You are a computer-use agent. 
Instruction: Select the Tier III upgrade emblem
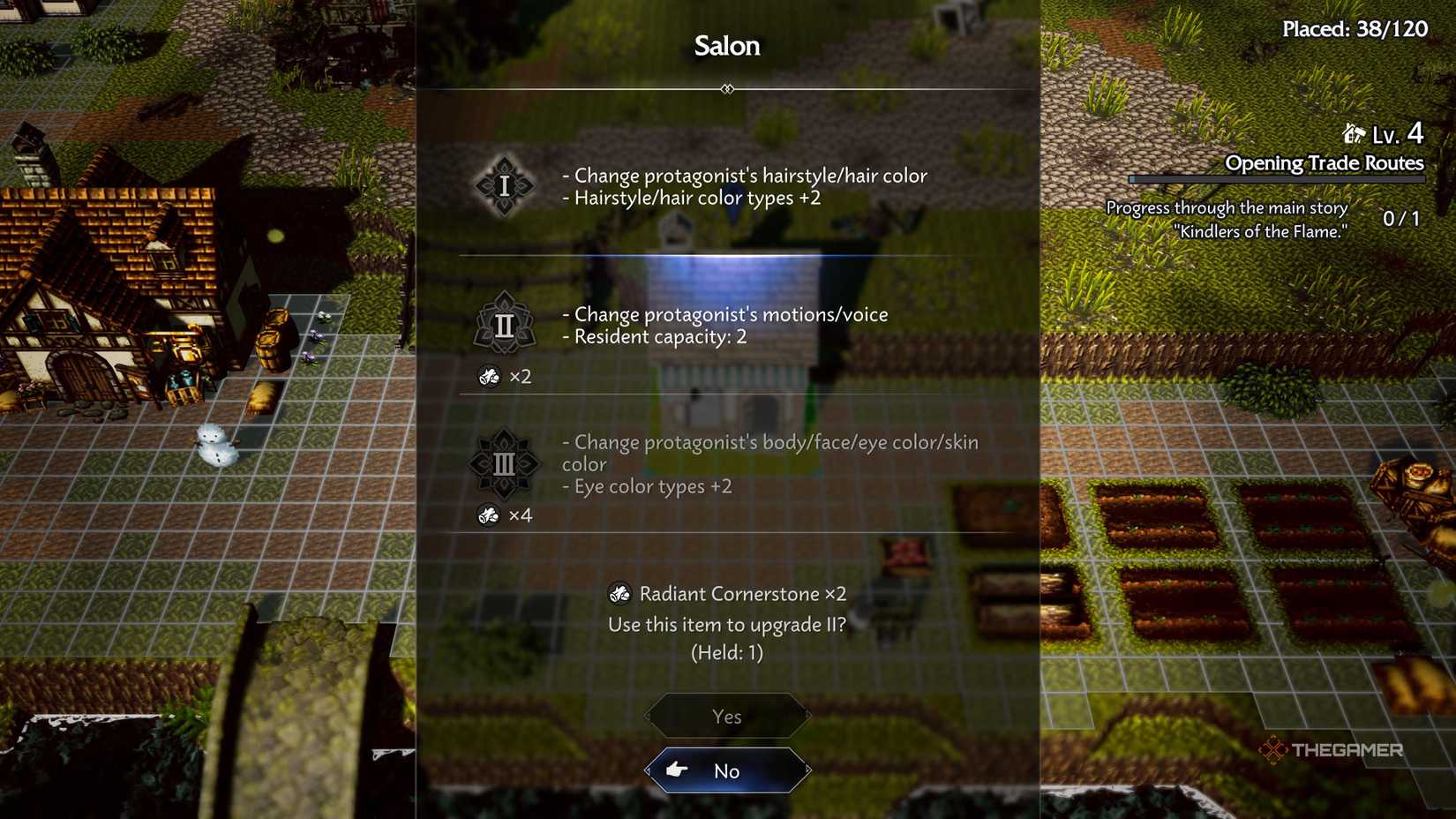pyautogui.click(x=504, y=464)
